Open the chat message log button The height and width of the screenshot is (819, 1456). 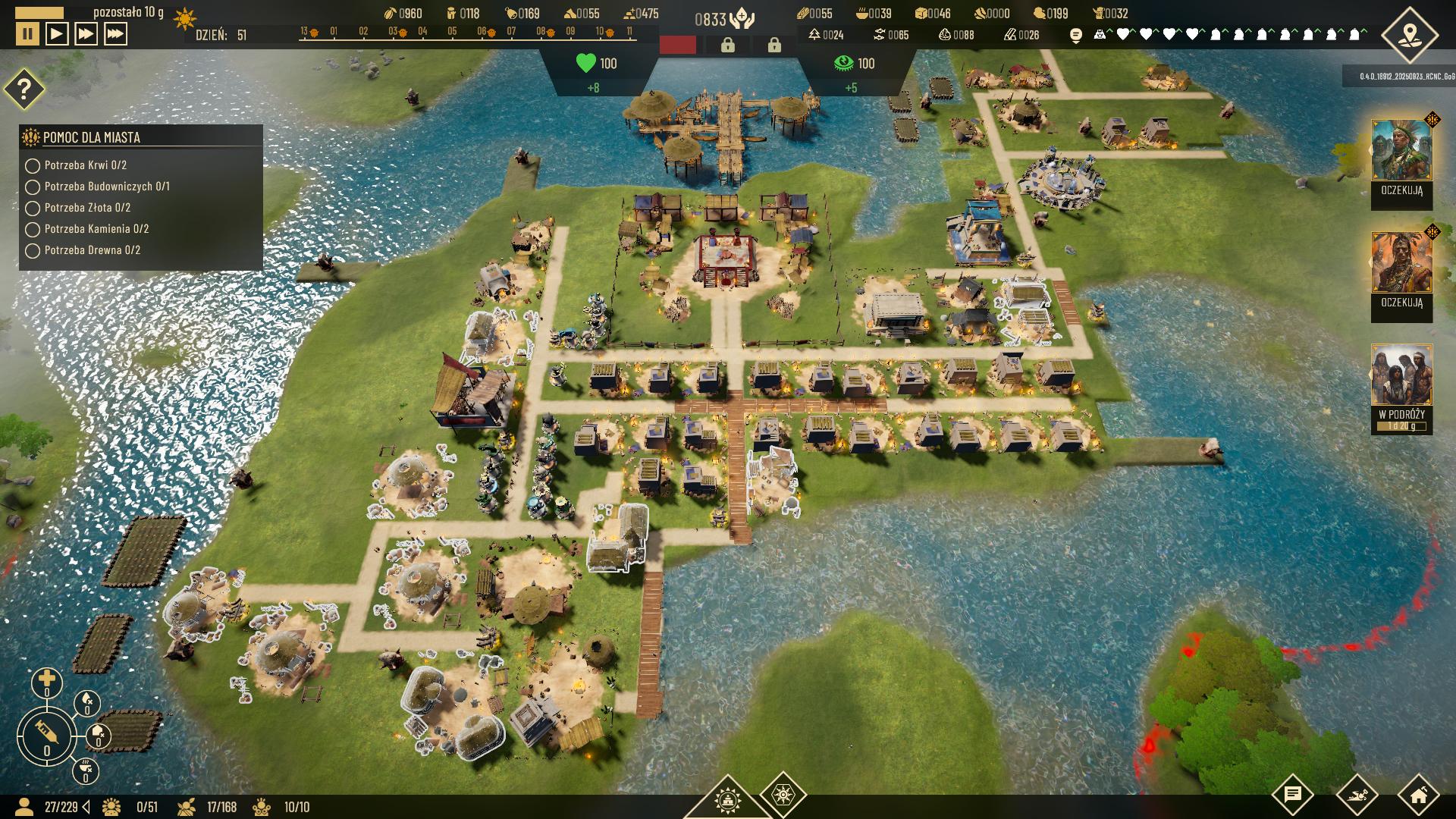pyautogui.click(x=1292, y=795)
